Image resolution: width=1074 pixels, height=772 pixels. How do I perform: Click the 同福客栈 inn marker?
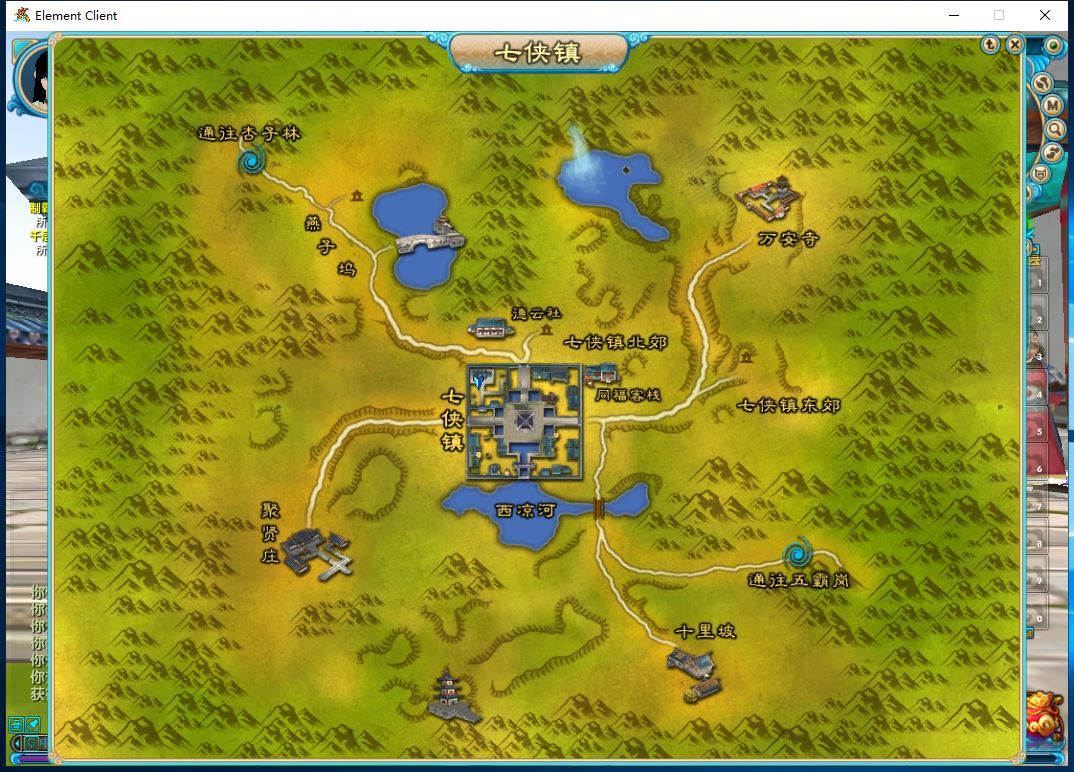click(x=602, y=374)
